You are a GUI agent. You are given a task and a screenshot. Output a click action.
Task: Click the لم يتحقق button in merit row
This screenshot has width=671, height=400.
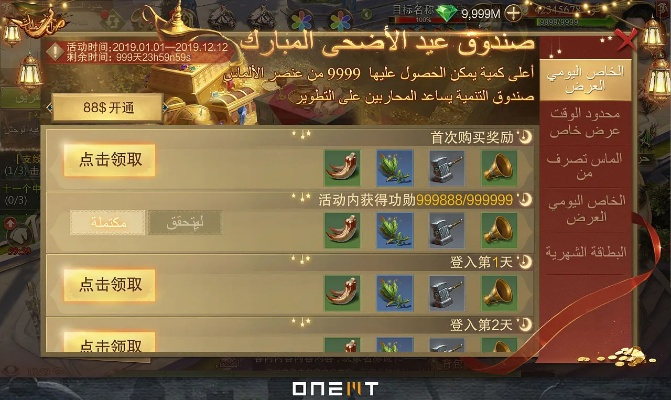[x=184, y=223]
